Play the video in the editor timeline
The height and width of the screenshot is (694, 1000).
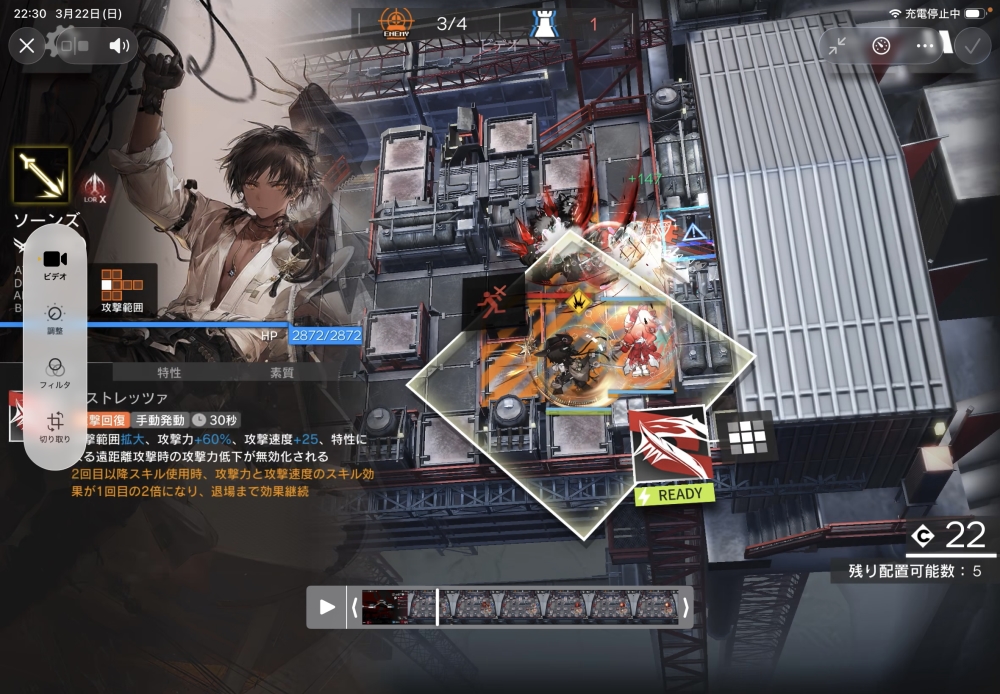(327, 607)
